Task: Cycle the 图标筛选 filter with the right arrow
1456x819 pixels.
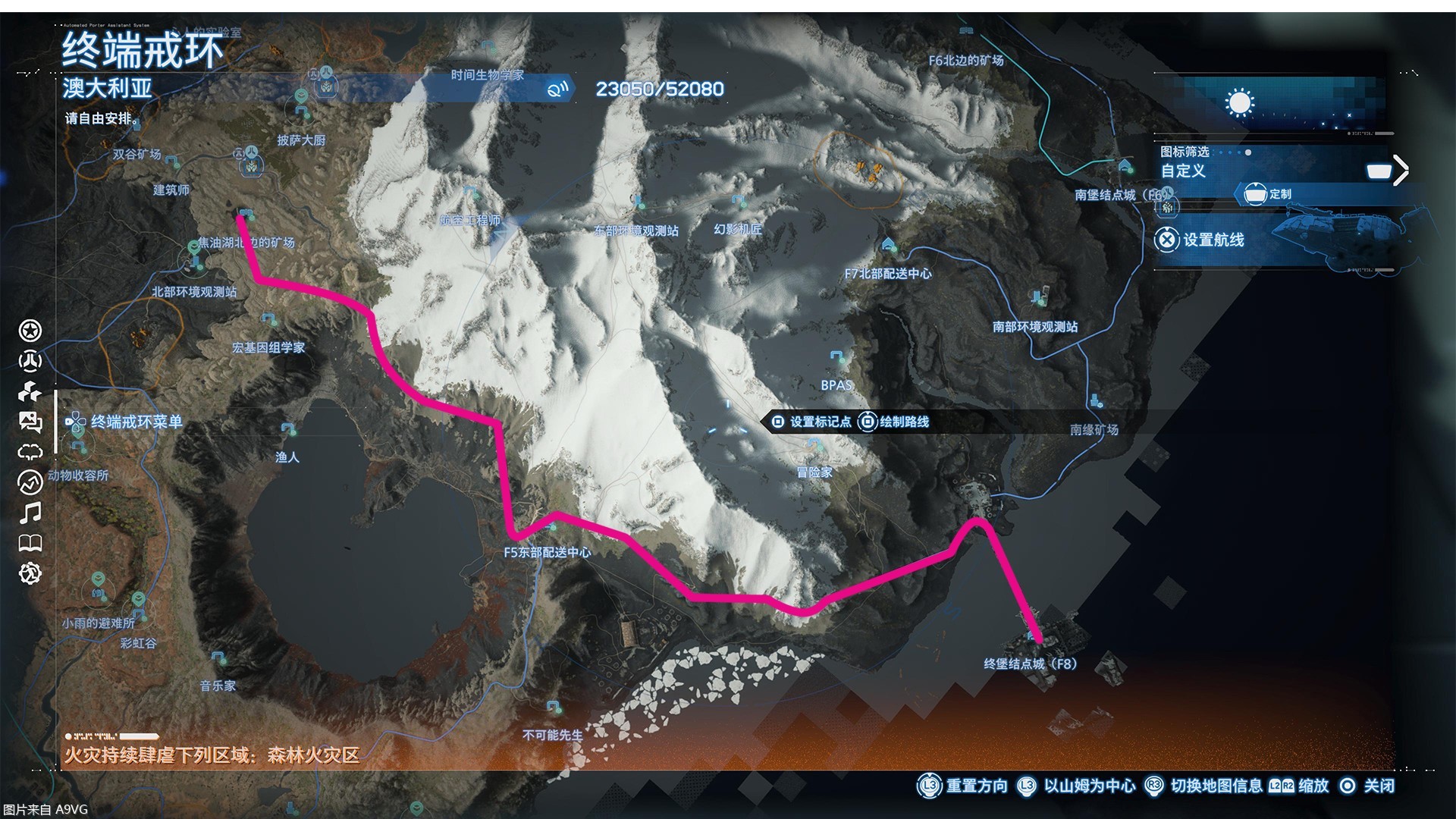Action: 1401,171
